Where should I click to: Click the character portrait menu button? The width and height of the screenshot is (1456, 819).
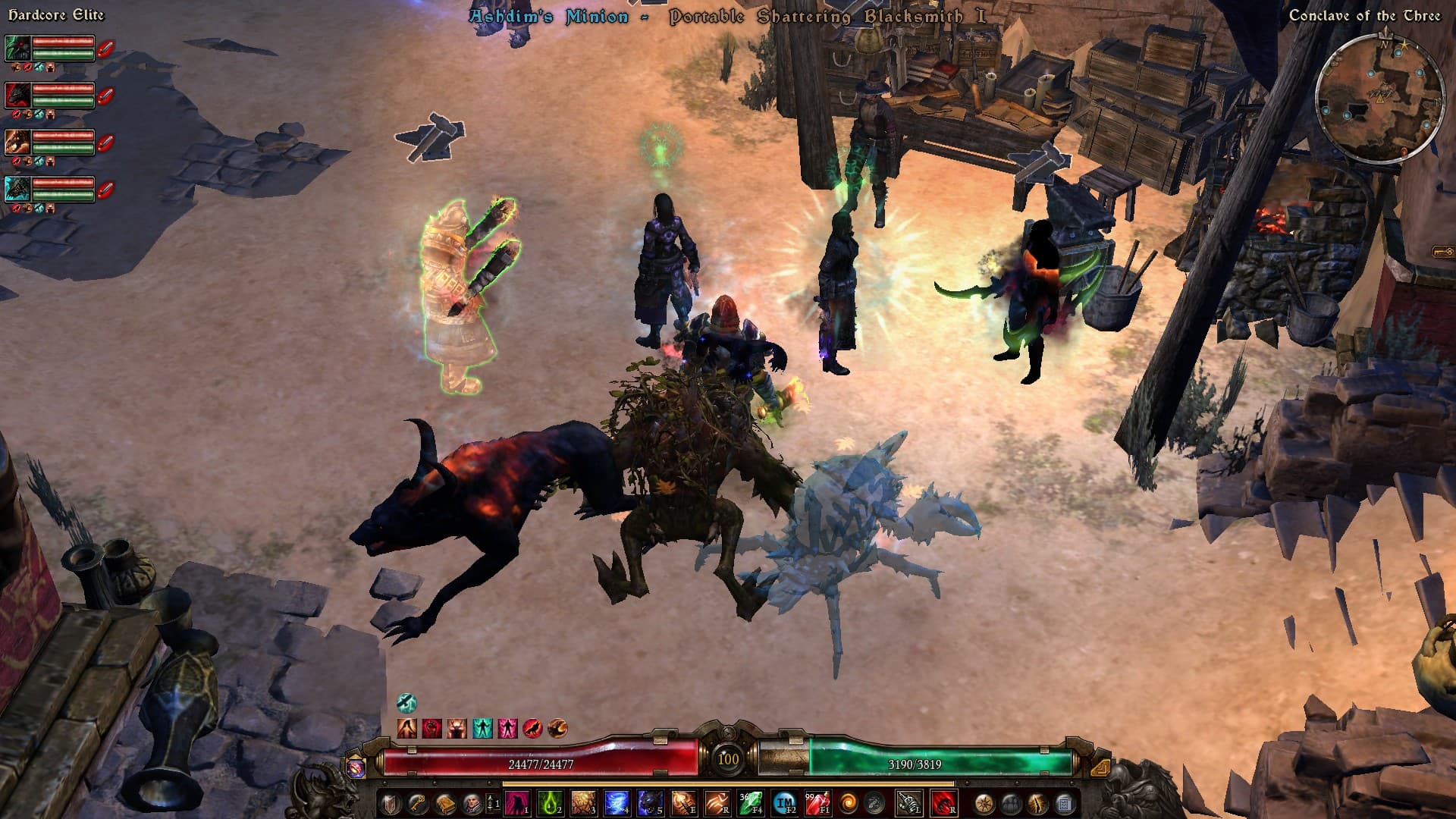(x=472, y=803)
